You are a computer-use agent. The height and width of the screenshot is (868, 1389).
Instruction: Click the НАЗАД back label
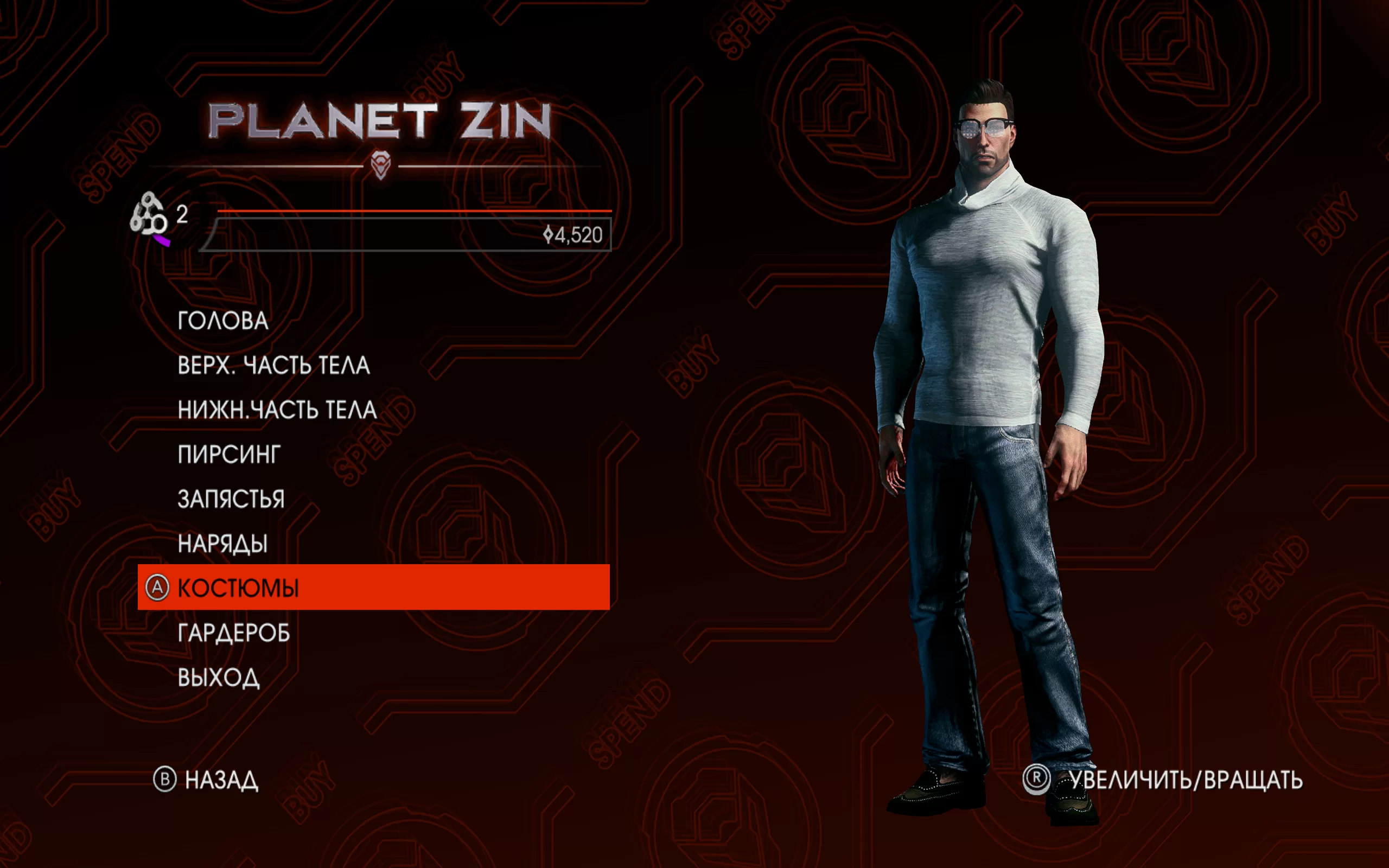pyautogui.click(x=221, y=780)
